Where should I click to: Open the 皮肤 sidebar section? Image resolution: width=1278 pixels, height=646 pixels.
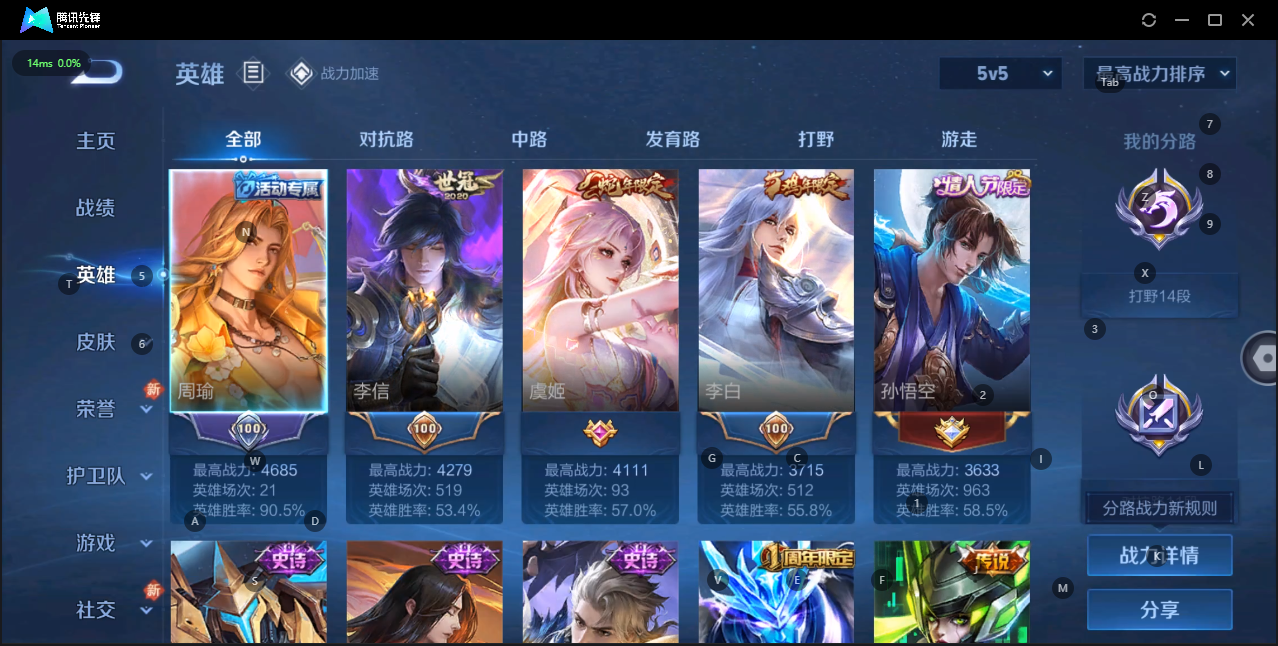pos(96,342)
